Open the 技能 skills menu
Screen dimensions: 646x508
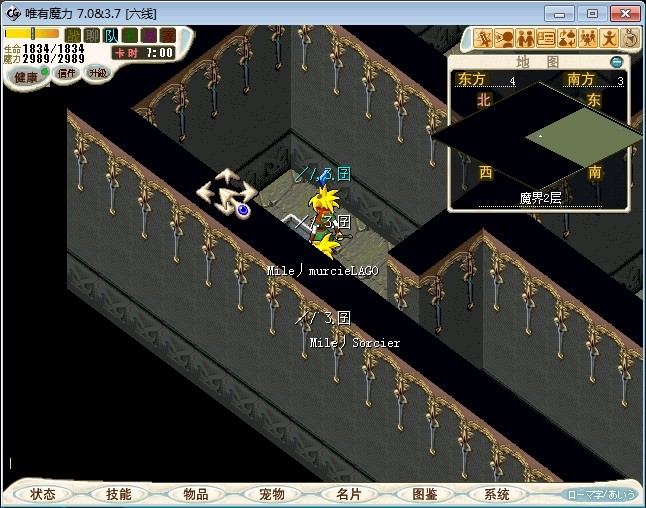pos(118,494)
